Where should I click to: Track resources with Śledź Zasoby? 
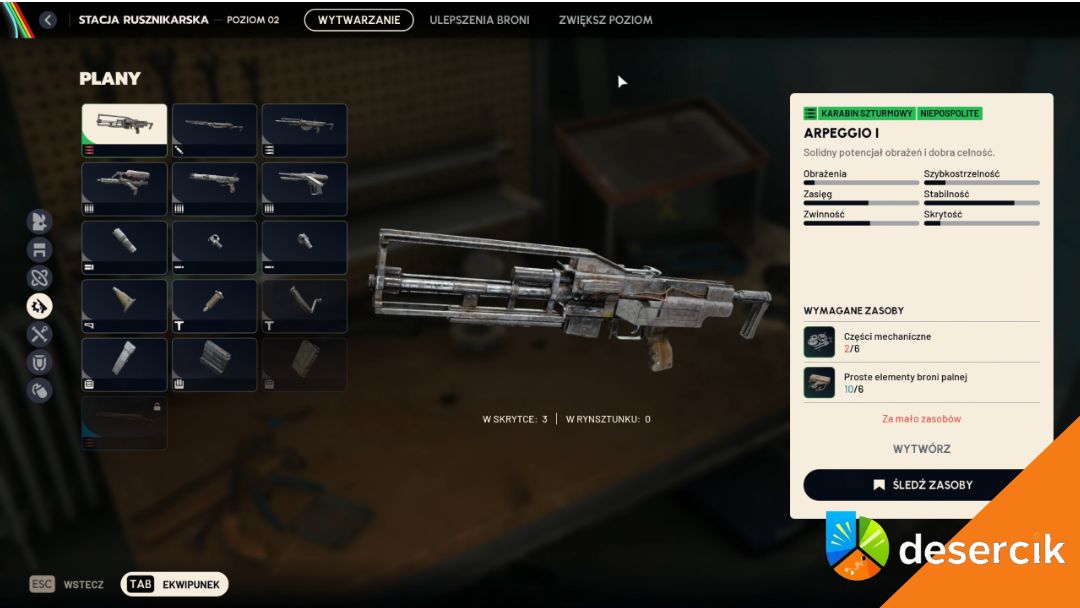(x=921, y=485)
